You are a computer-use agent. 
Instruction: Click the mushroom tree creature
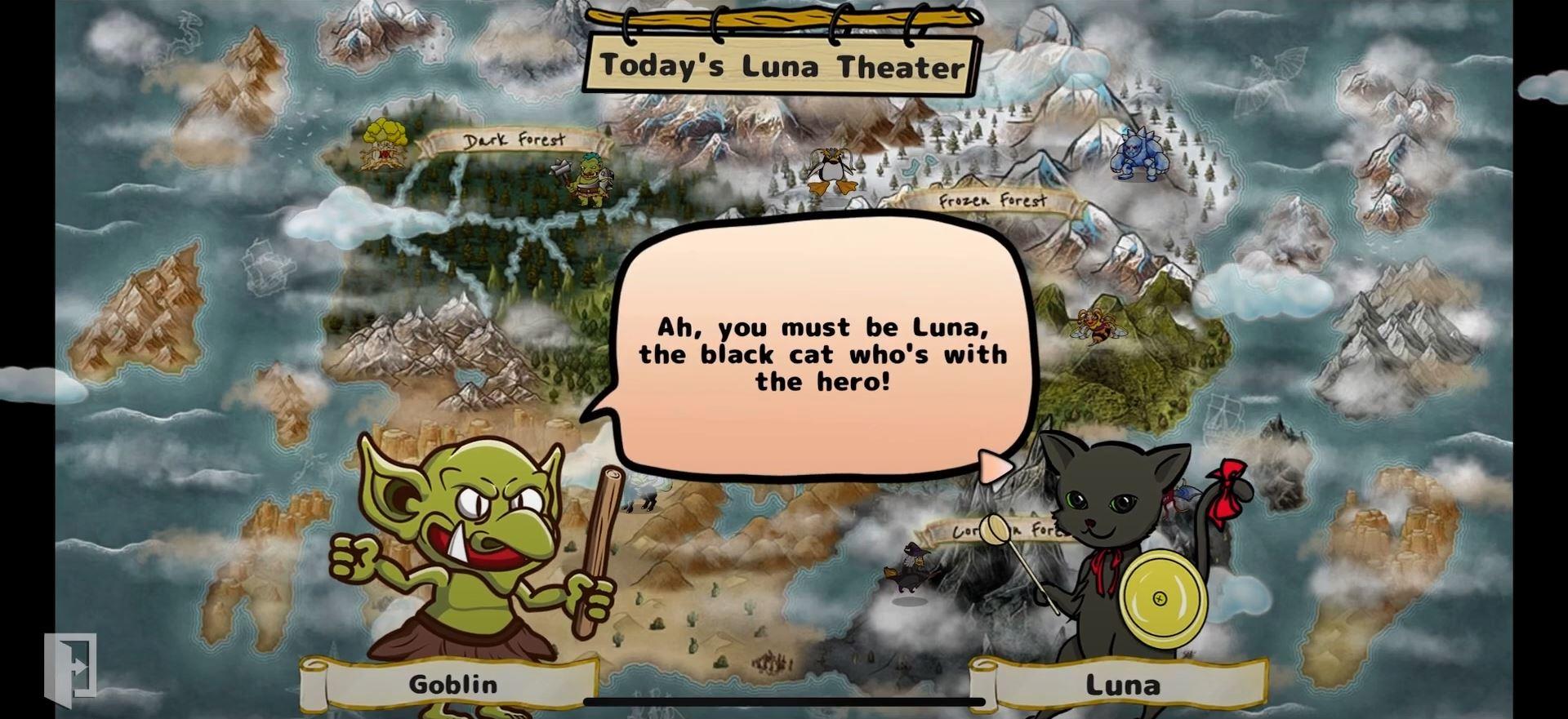click(x=382, y=147)
